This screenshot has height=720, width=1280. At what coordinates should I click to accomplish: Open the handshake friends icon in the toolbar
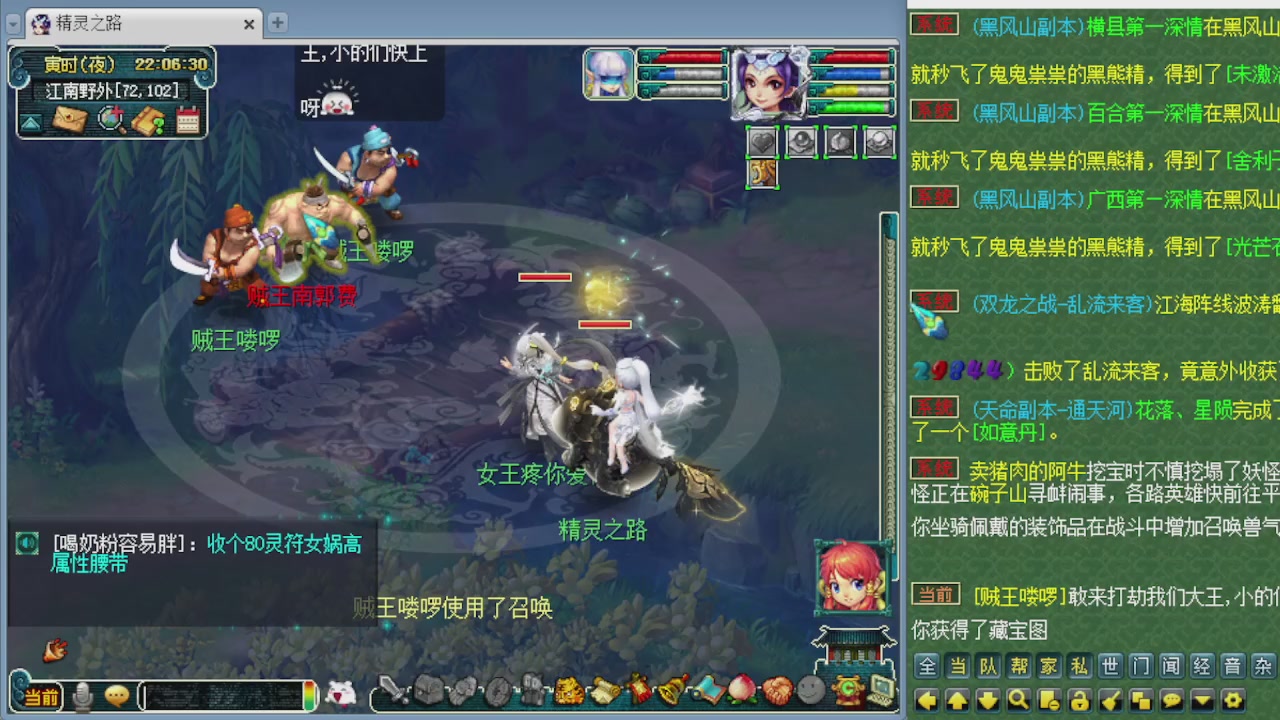click(777, 691)
